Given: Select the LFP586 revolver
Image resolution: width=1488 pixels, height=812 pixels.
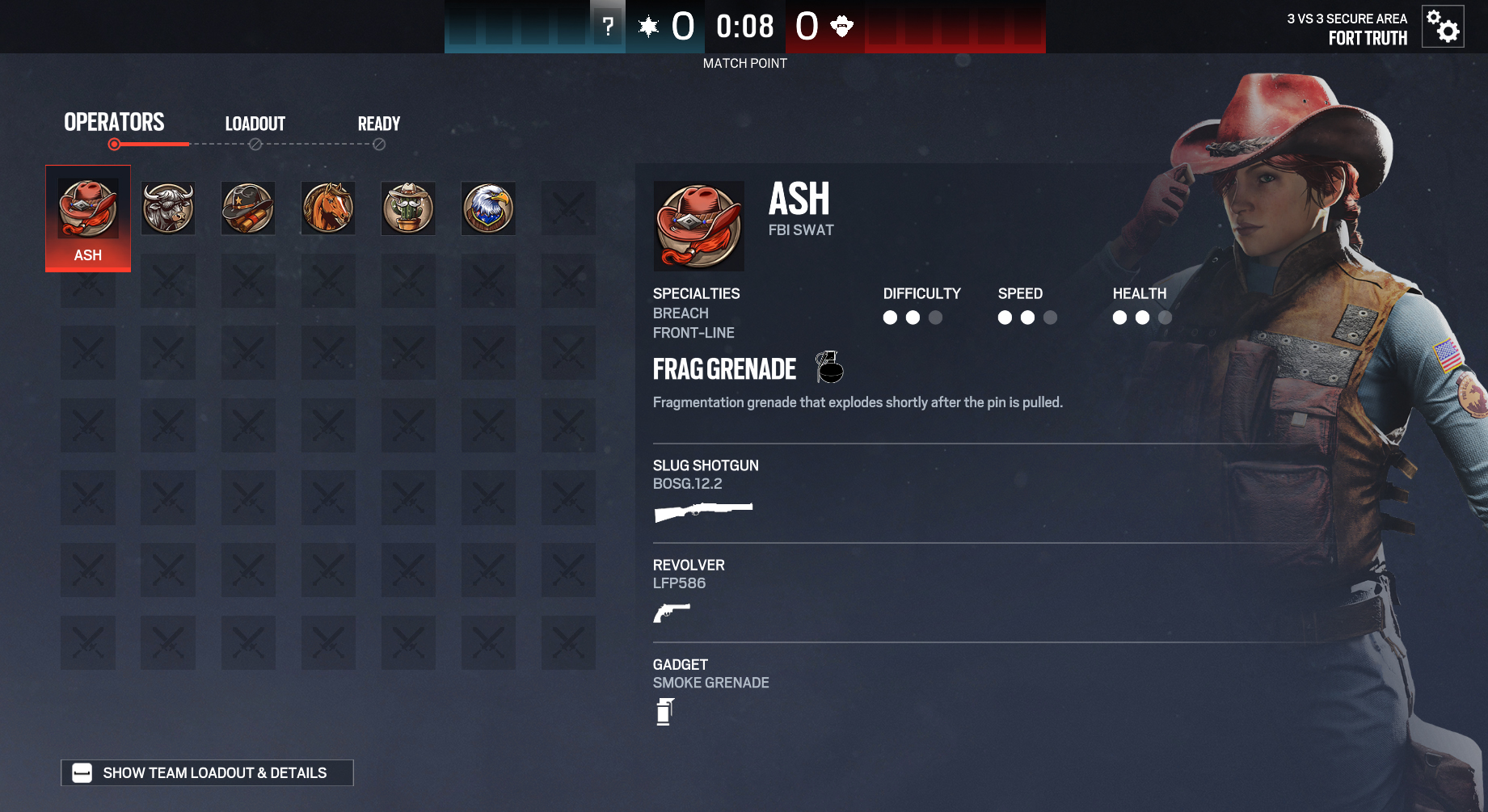Looking at the screenshot, I should pos(672,612).
